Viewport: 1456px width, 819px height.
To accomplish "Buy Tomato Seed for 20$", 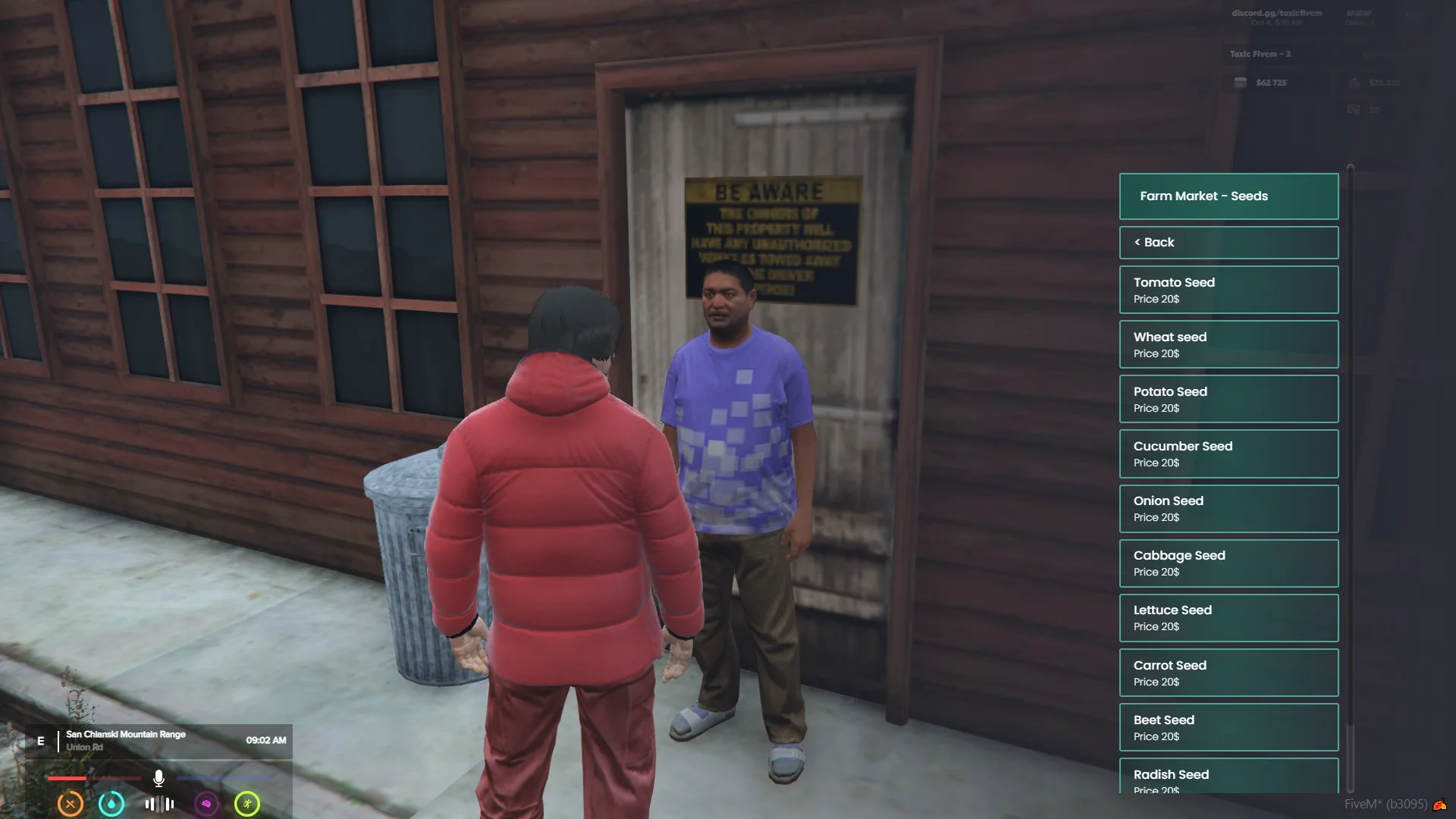I will [1228, 290].
